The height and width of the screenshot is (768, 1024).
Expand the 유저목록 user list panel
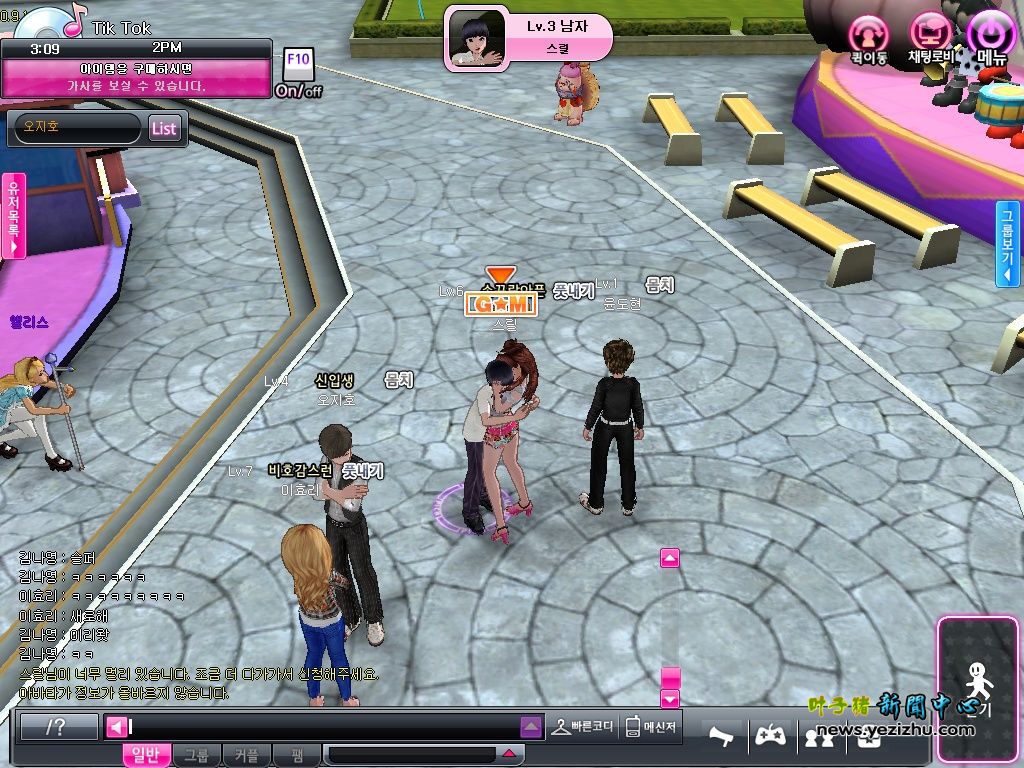(13, 216)
